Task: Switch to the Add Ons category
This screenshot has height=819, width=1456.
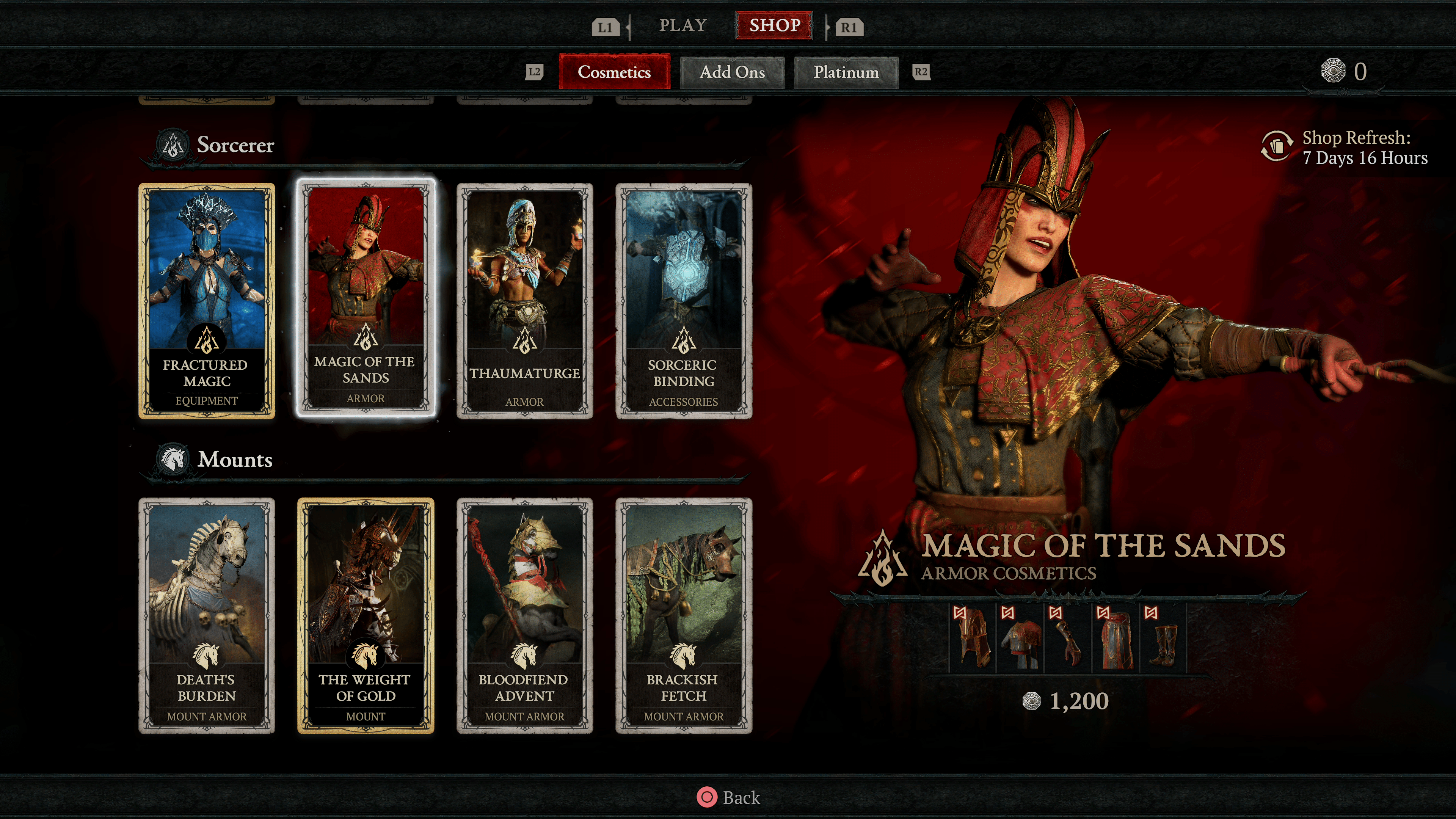Action: (x=732, y=72)
